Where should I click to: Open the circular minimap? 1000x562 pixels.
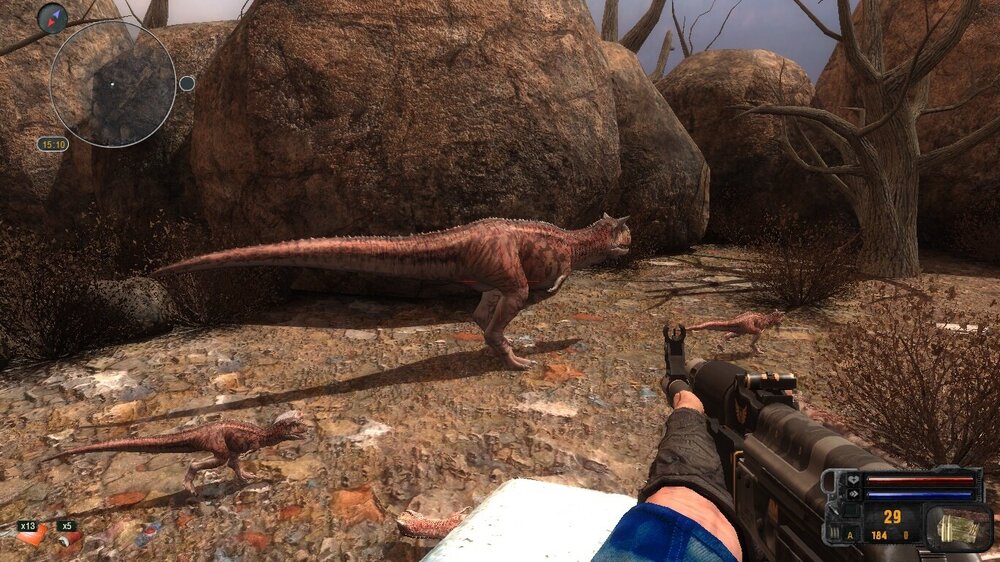coord(112,84)
